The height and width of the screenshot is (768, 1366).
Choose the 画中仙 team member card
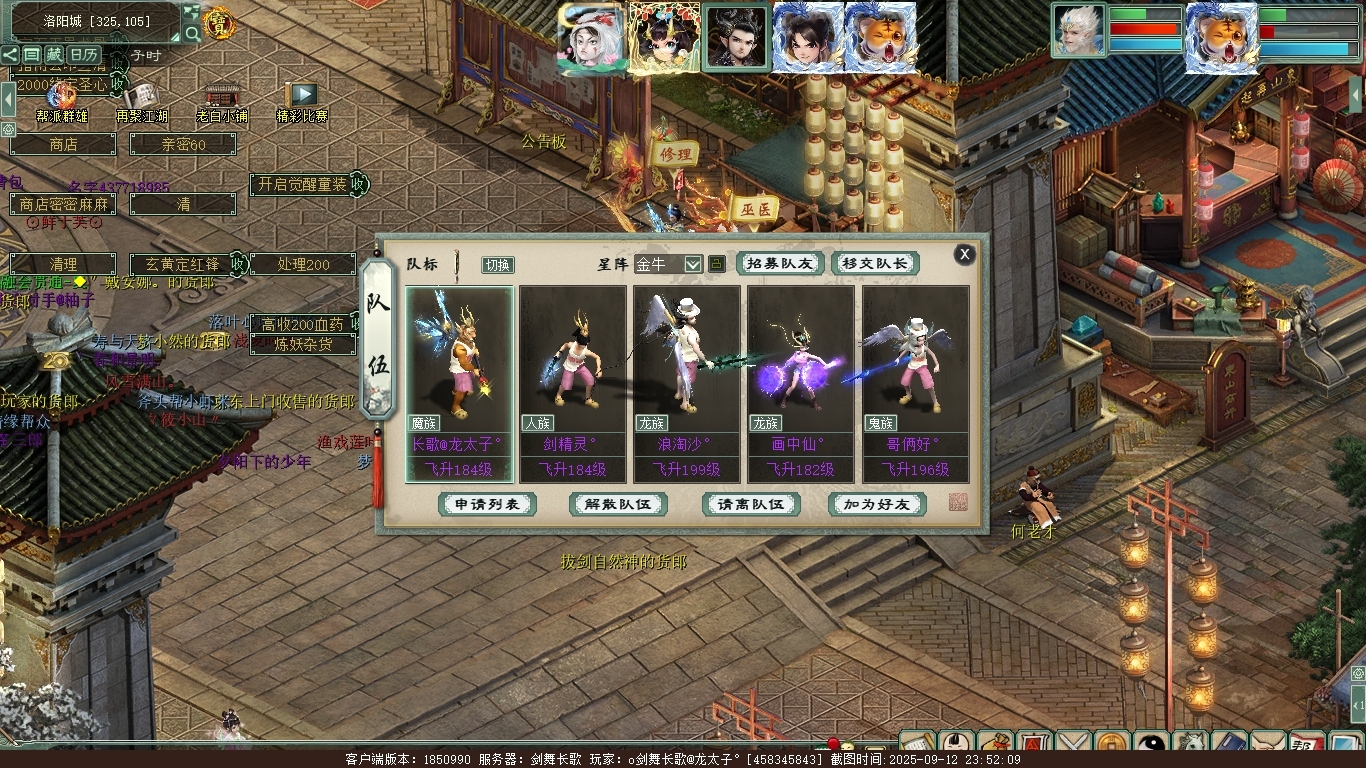click(801, 384)
